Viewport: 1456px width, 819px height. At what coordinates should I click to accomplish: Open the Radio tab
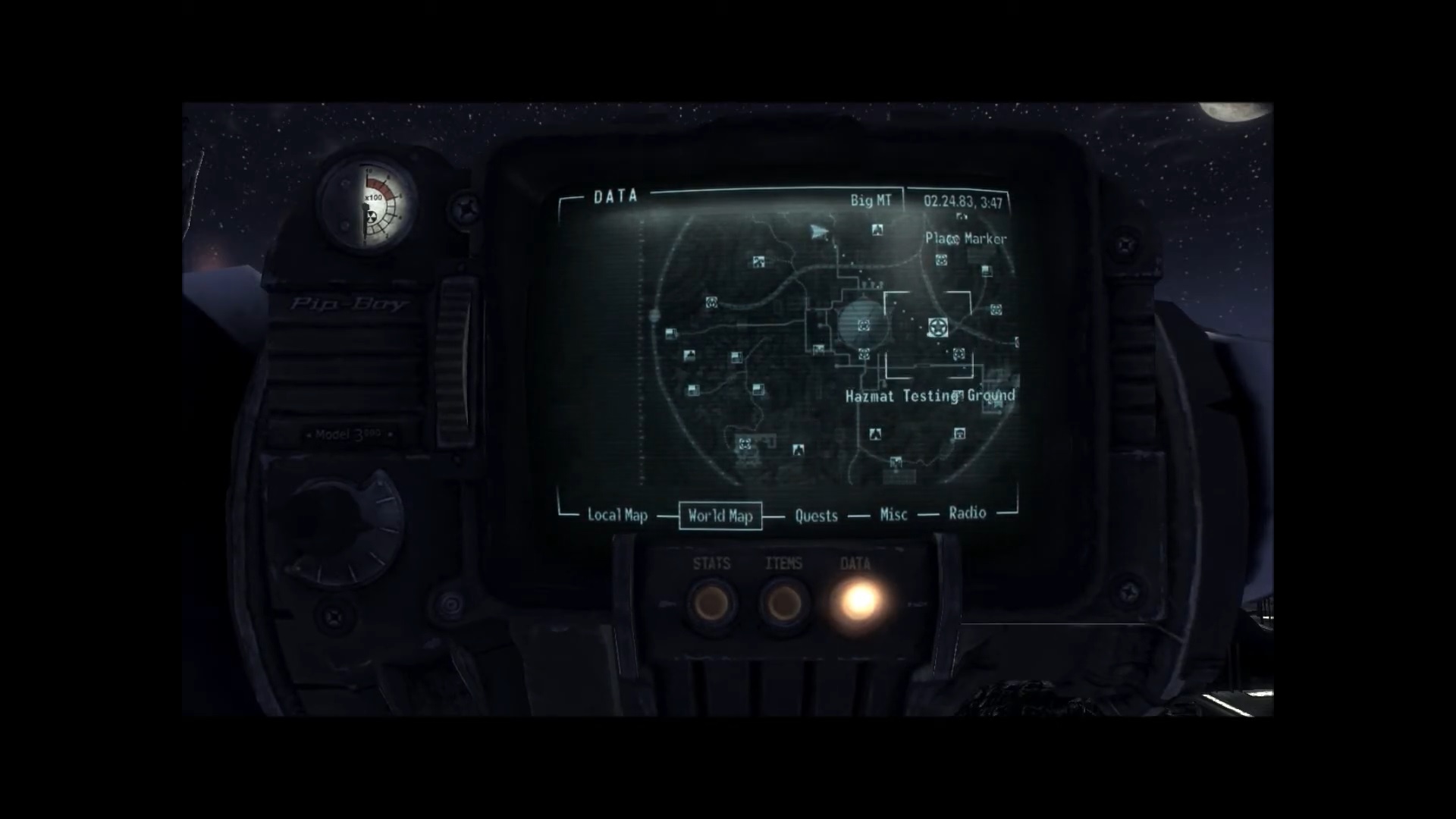[x=967, y=513]
